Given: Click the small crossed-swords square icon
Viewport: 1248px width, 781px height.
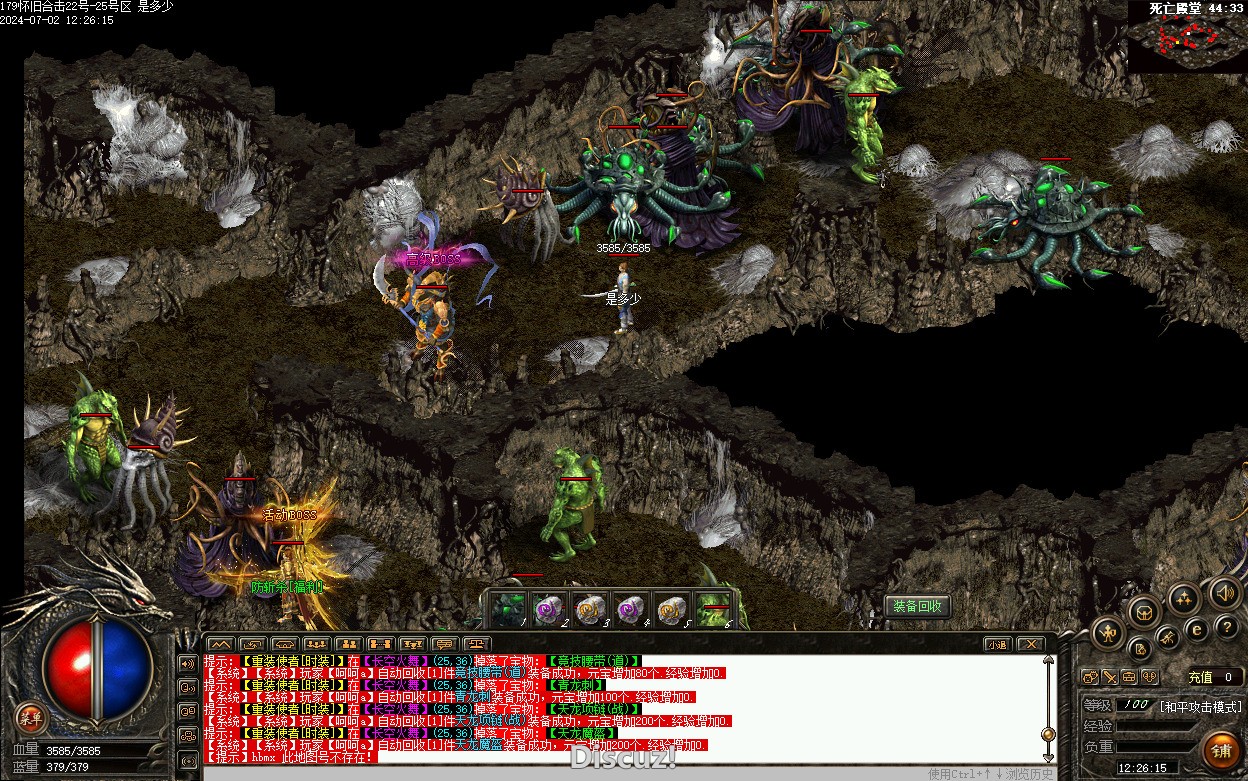Looking at the screenshot, I should tap(1110, 677).
